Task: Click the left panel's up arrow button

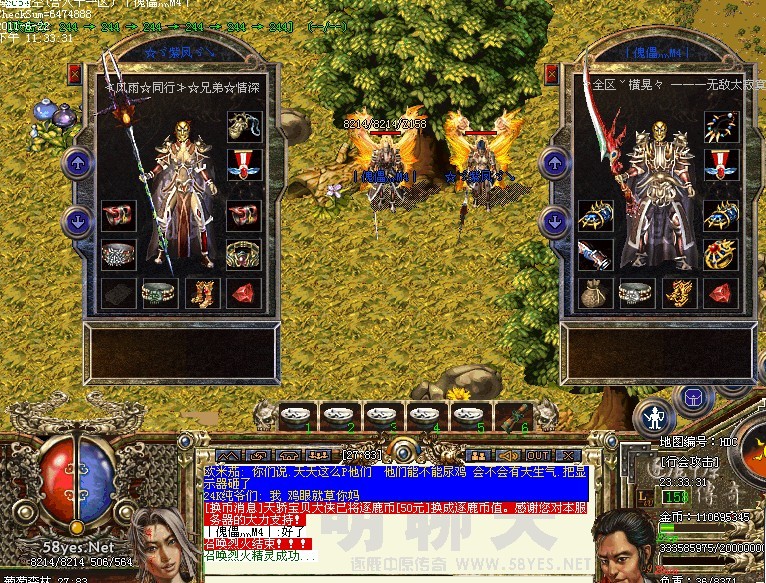Action: [x=76, y=162]
